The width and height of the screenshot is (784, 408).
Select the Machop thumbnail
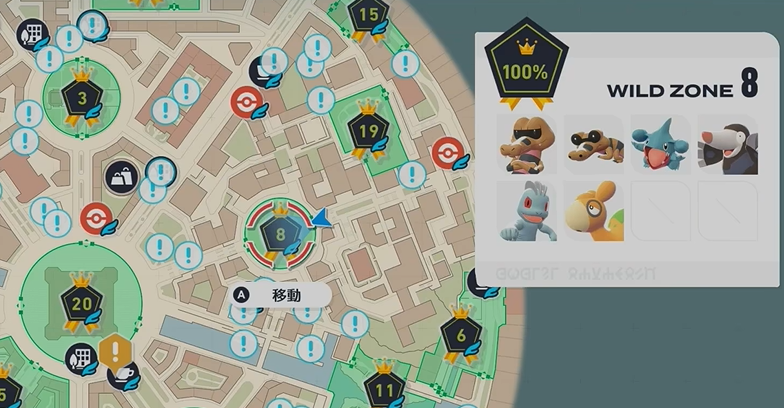(x=527, y=211)
